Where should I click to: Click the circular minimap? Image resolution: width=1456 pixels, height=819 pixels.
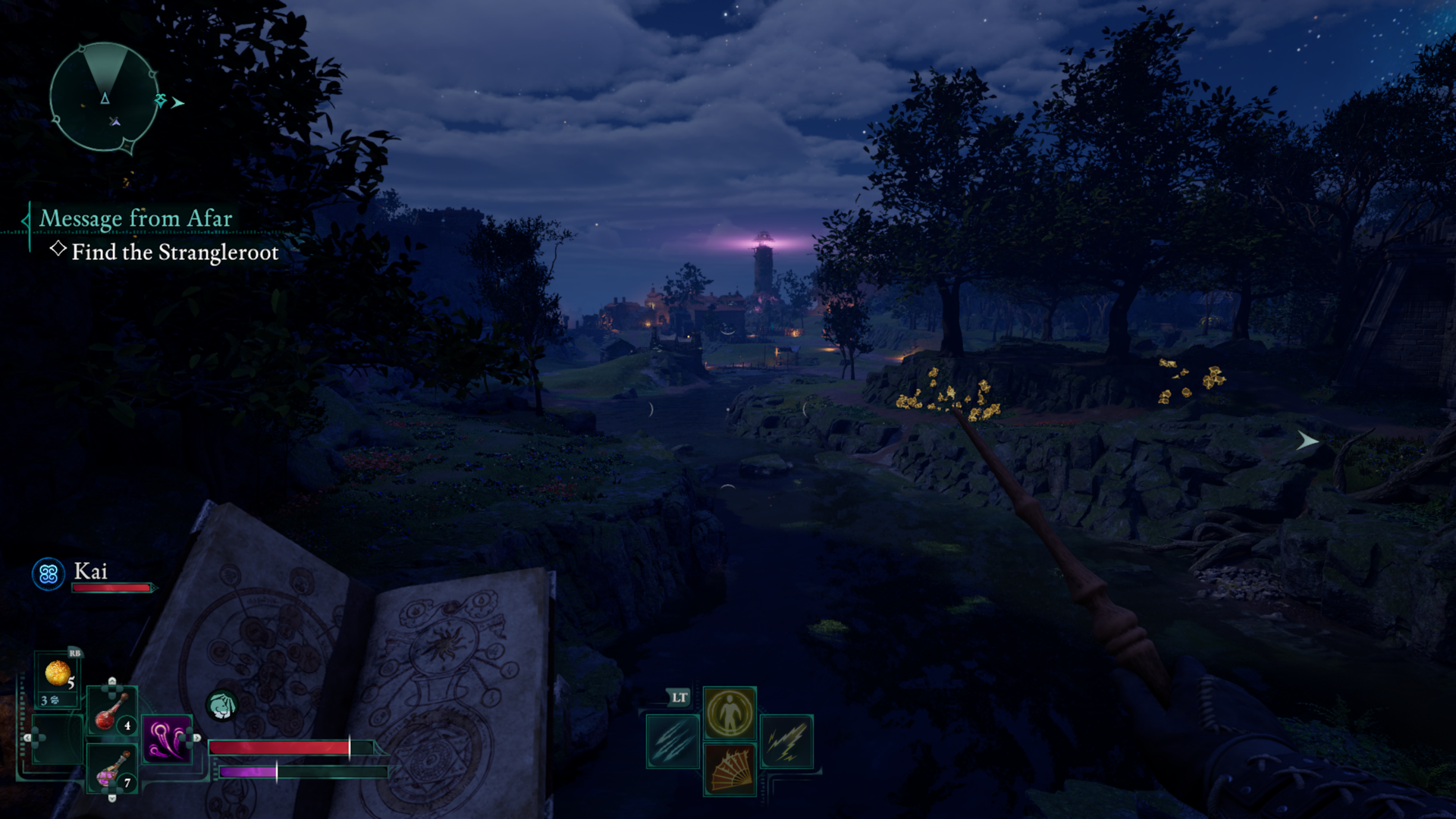[x=104, y=97]
